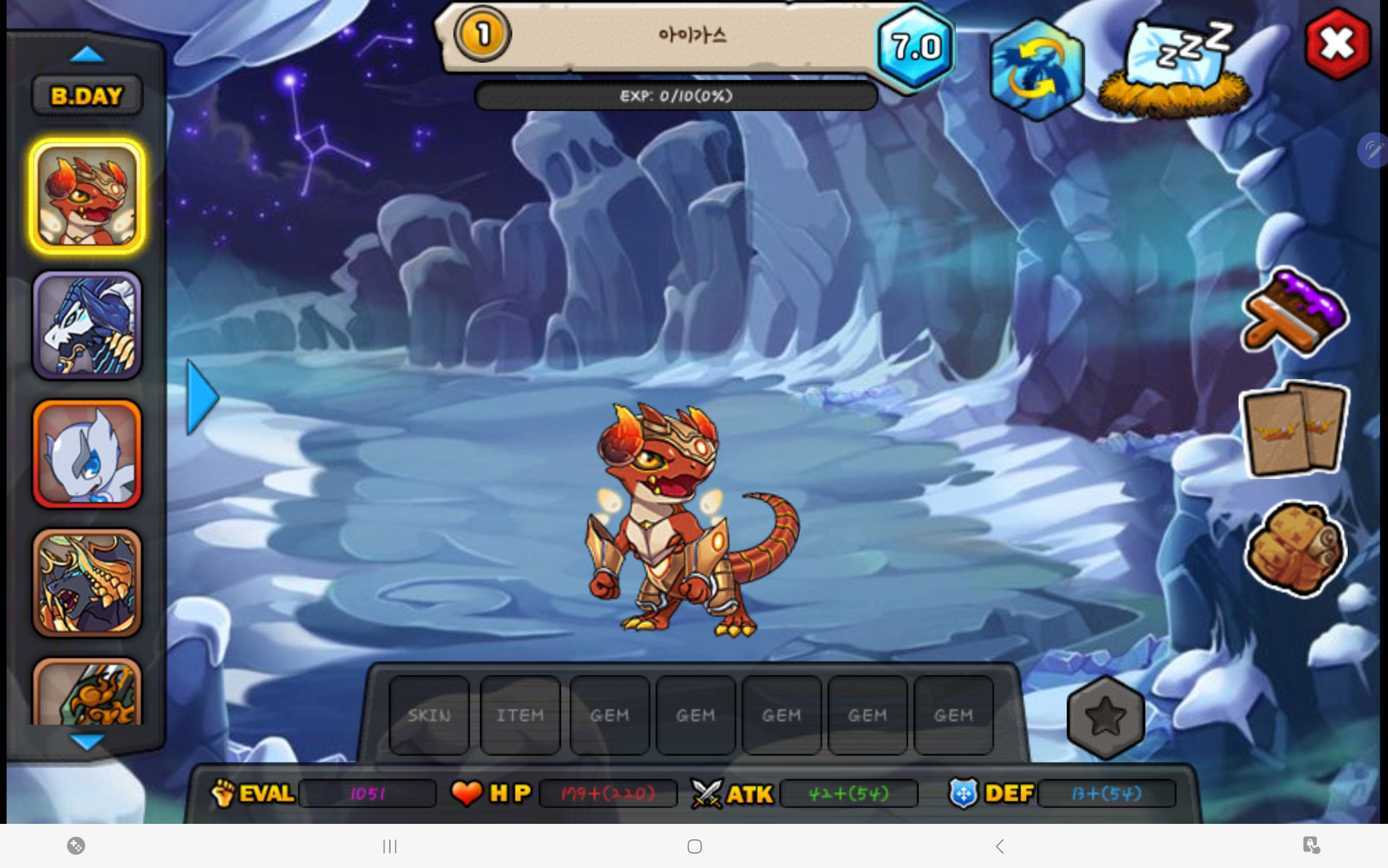Move dragon list down with bottom arrow
This screenshot has width=1388, height=868.
pos(87,741)
